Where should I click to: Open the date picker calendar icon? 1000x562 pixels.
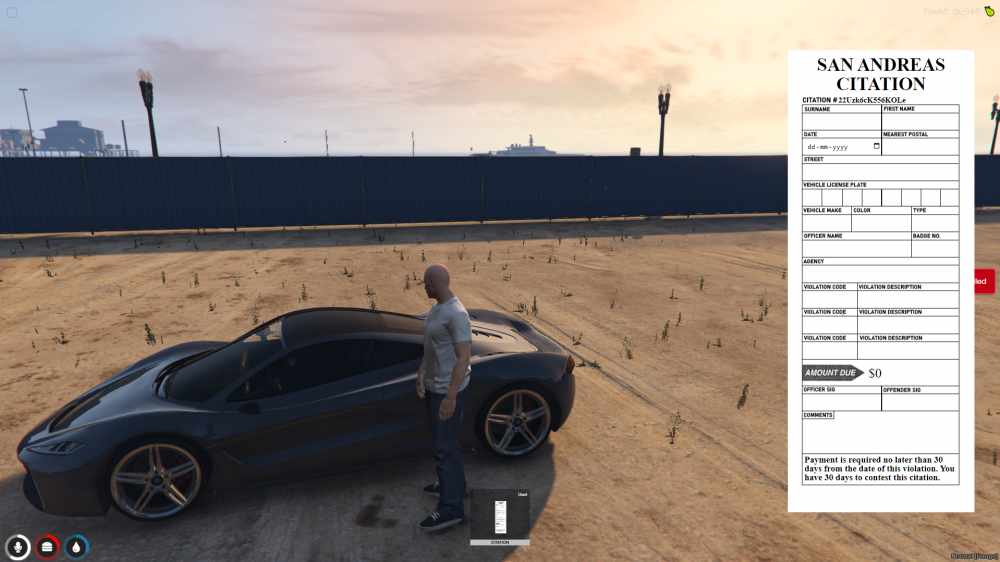pos(877,146)
